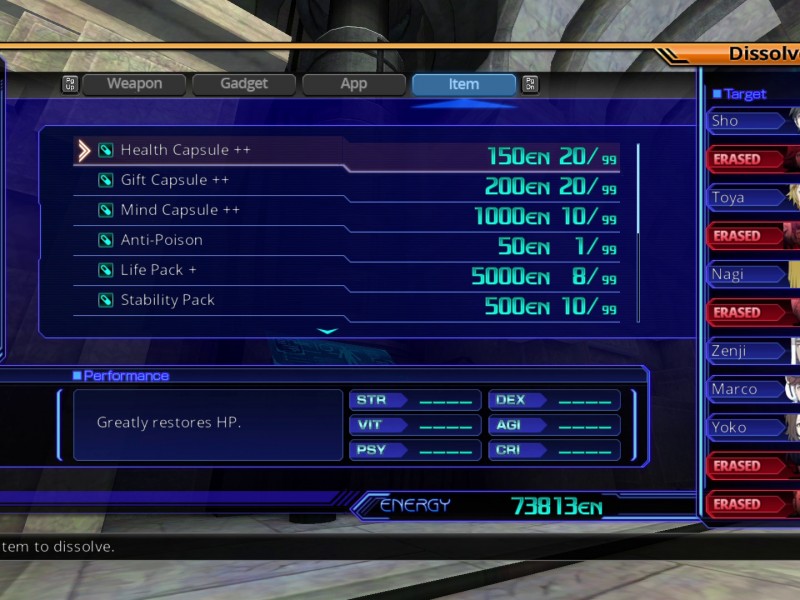
Task: Open the Gadget tab
Action: (244, 84)
